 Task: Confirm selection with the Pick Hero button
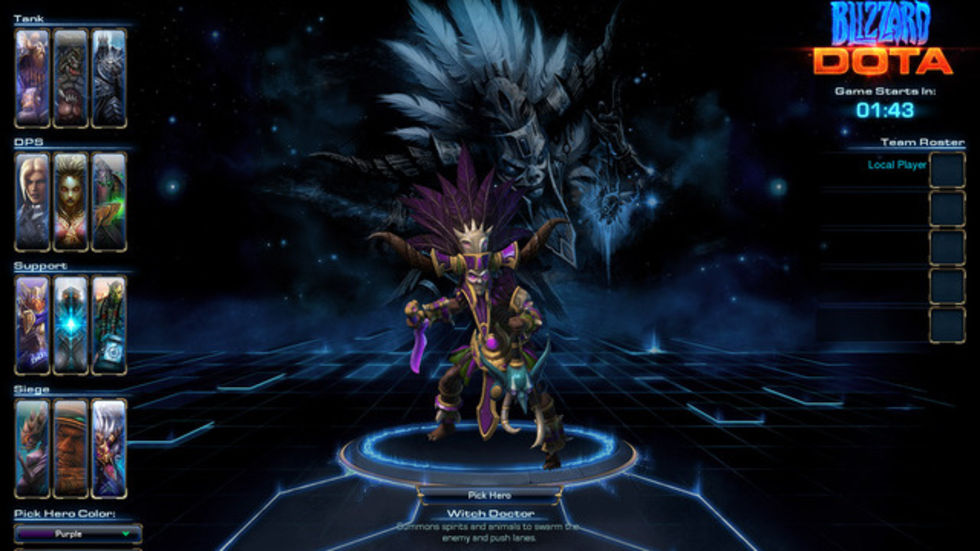(x=489, y=494)
